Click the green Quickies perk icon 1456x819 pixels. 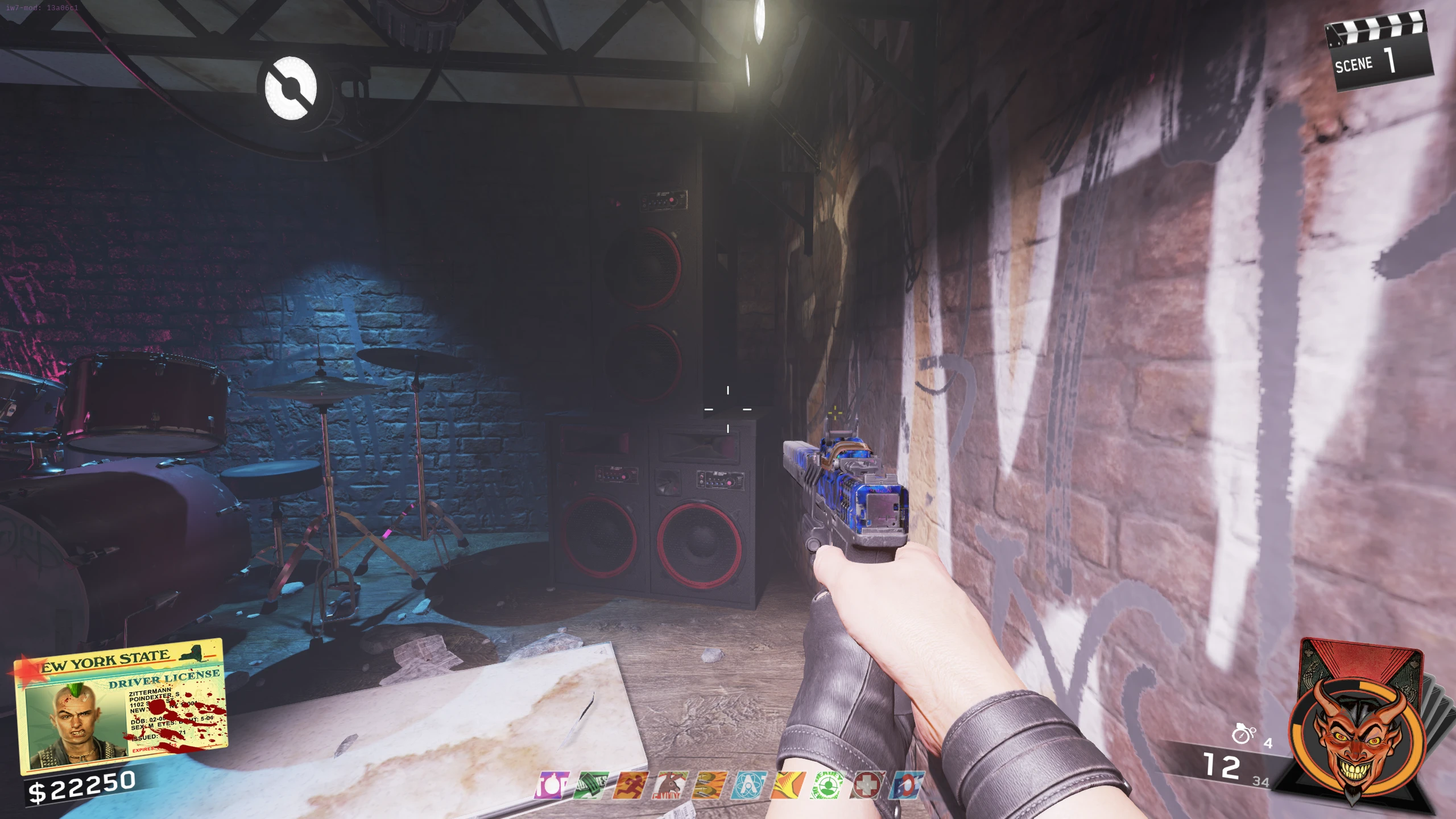pos(590,786)
